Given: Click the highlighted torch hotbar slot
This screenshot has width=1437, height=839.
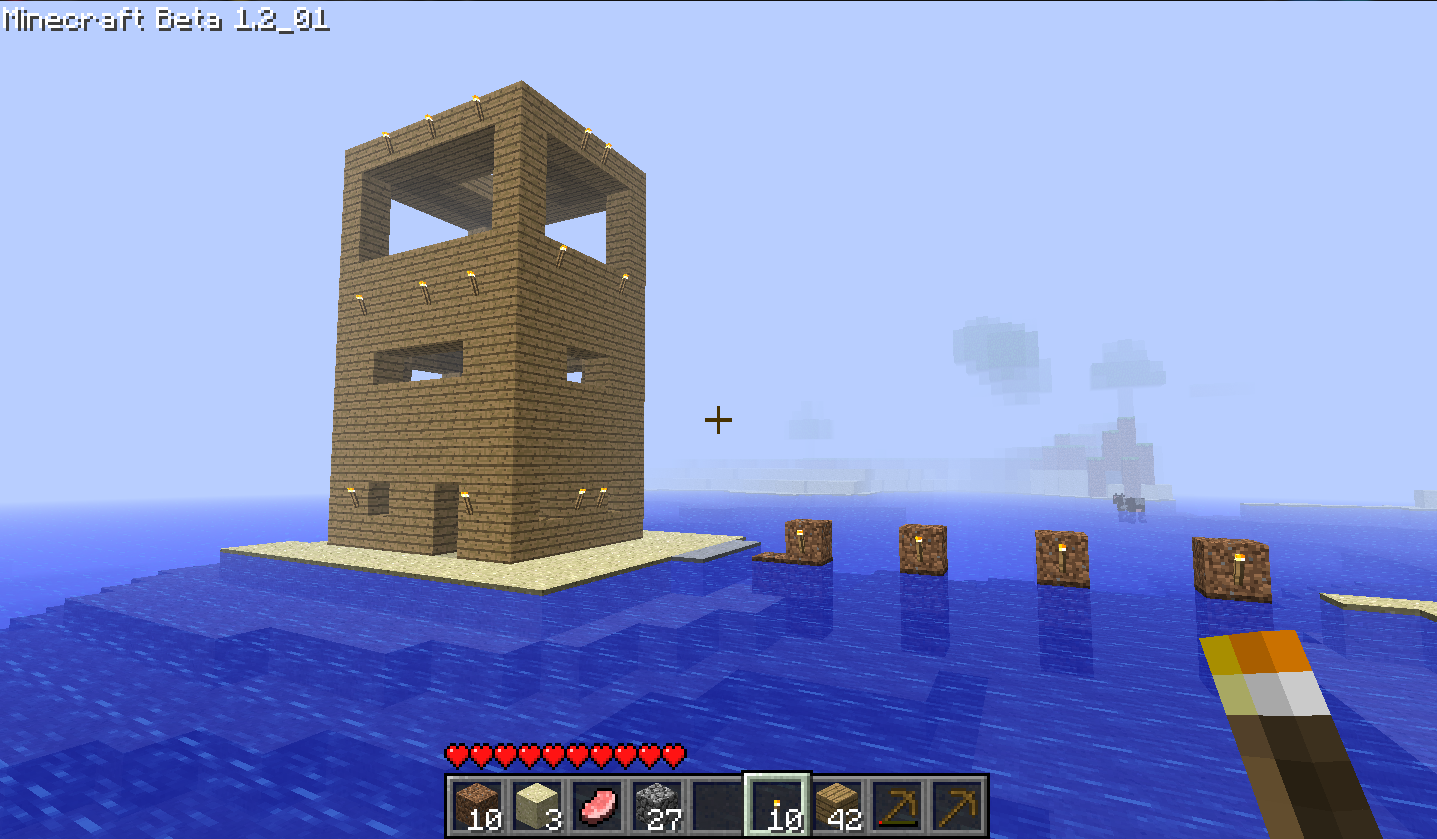Looking at the screenshot, I should [777, 805].
